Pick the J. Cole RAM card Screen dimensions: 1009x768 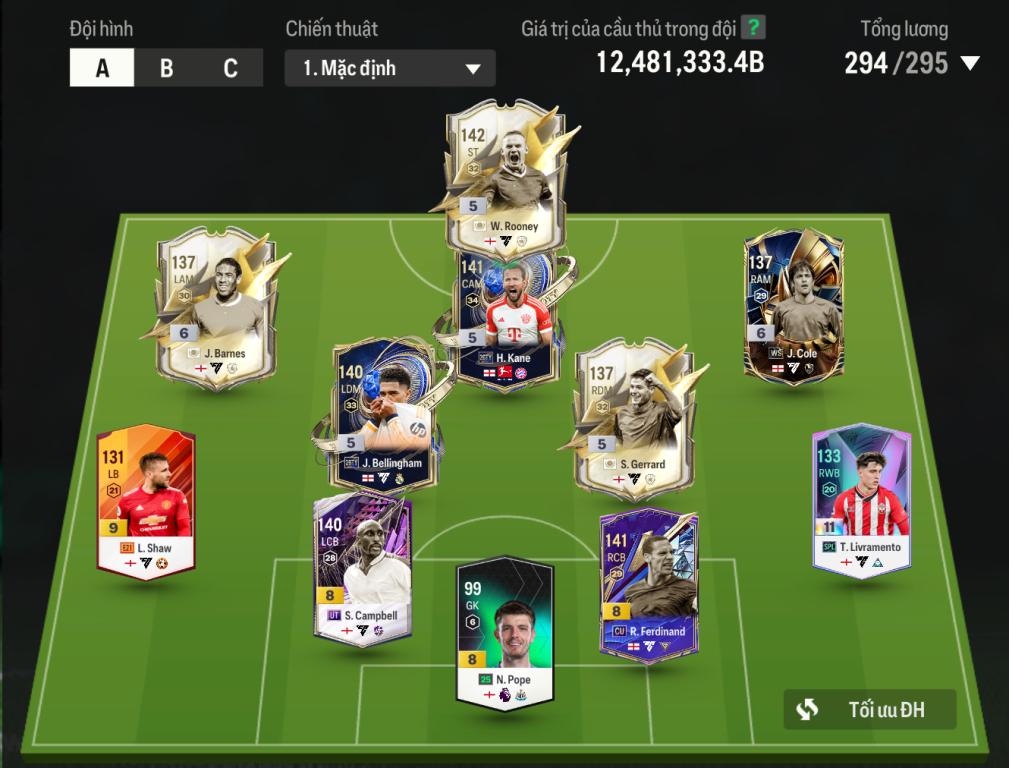[794, 305]
